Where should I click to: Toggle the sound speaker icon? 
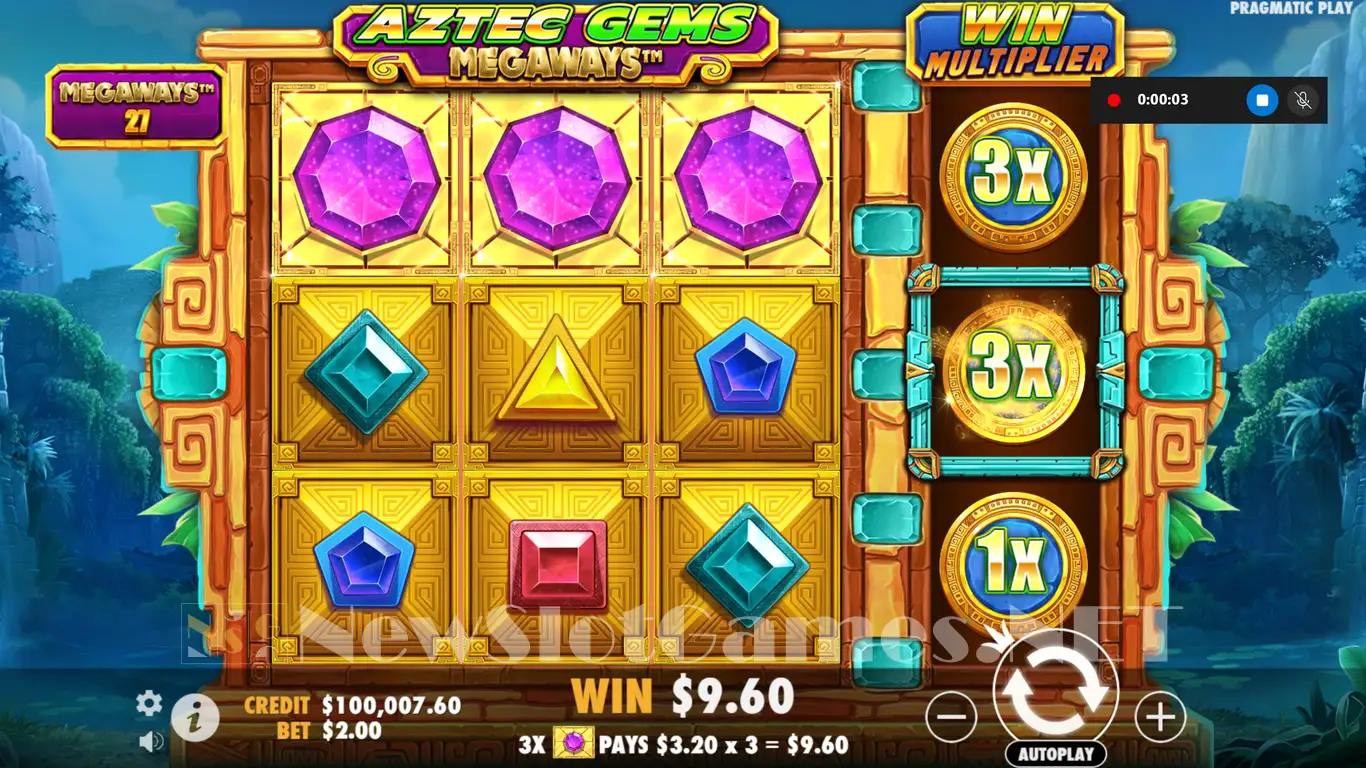click(151, 741)
